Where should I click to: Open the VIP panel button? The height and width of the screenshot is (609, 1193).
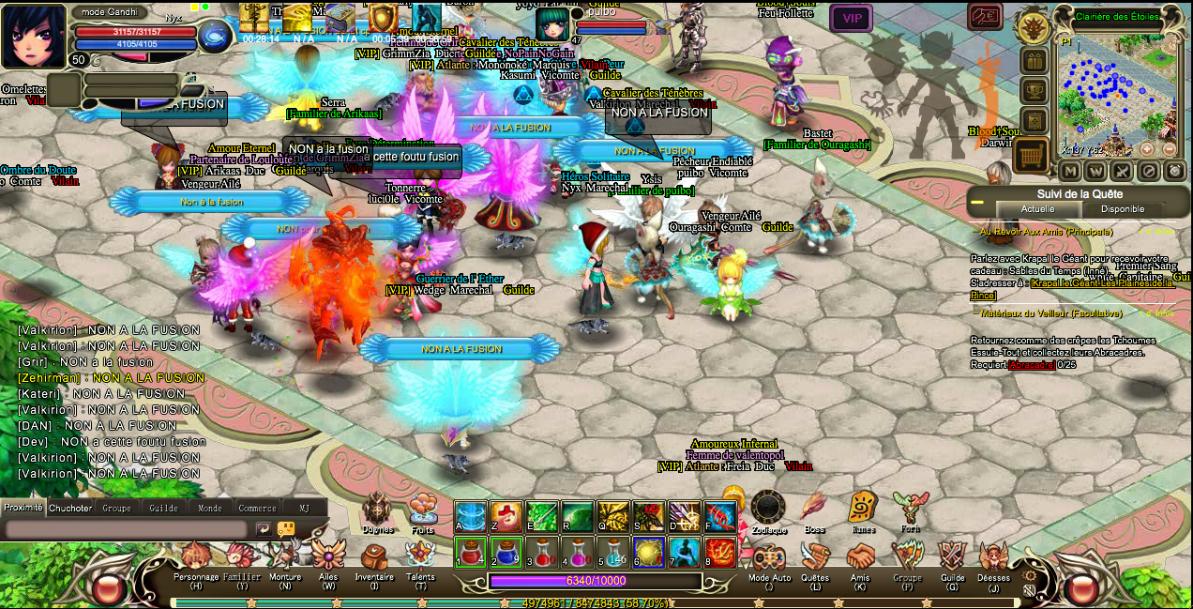pyautogui.click(x=851, y=17)
